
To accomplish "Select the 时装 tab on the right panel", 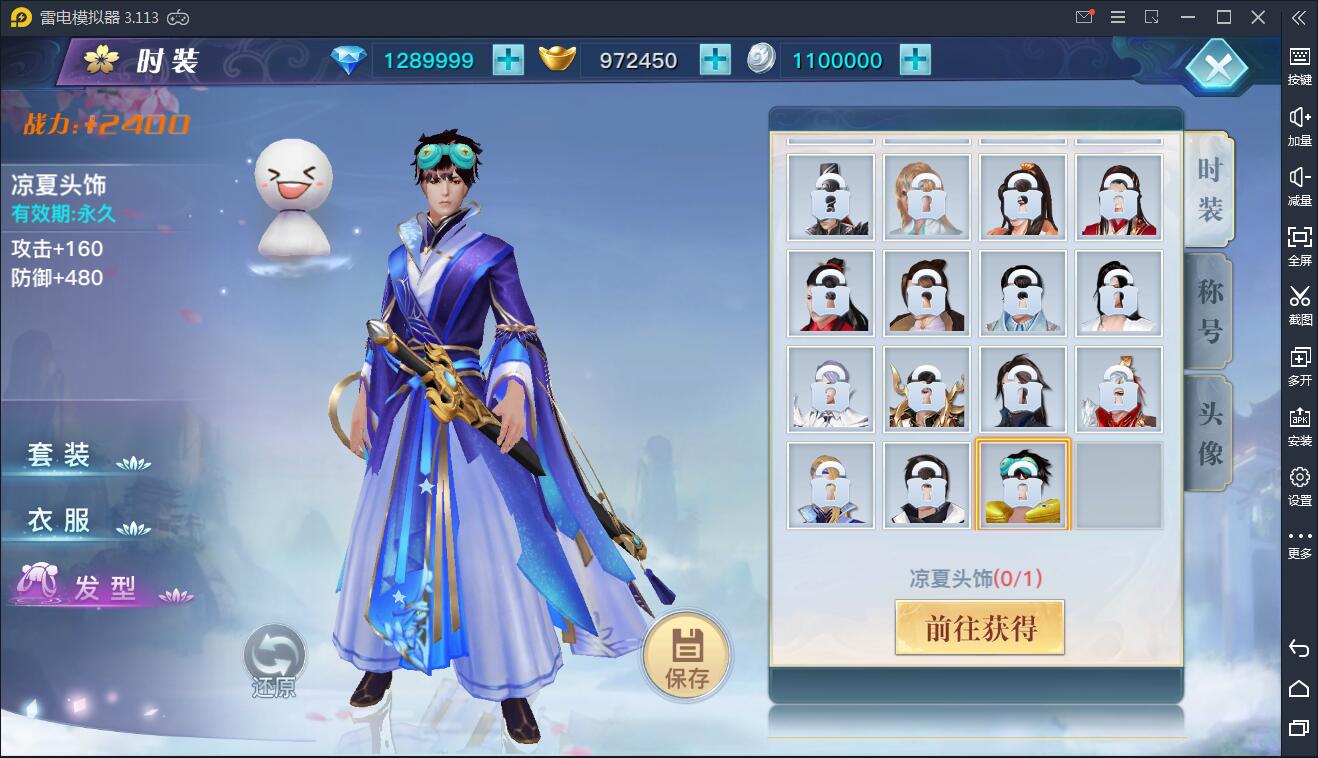I will click(1207, 188).
